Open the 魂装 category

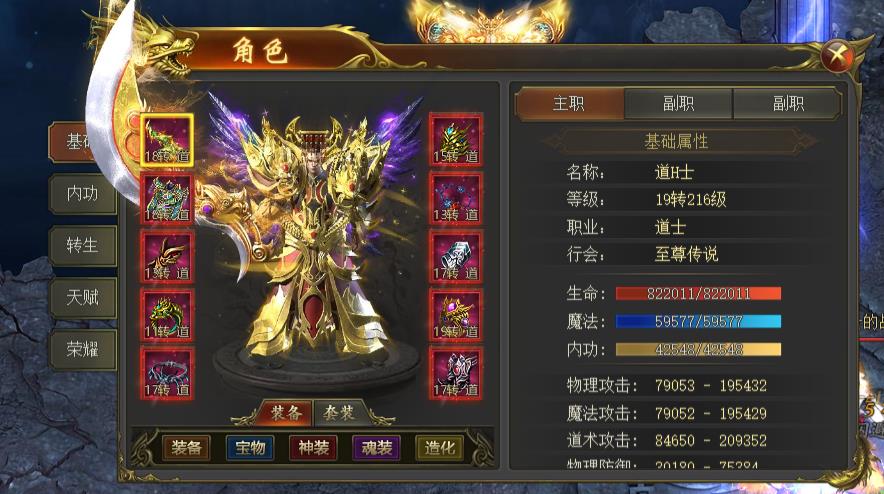tap(376, 448)
